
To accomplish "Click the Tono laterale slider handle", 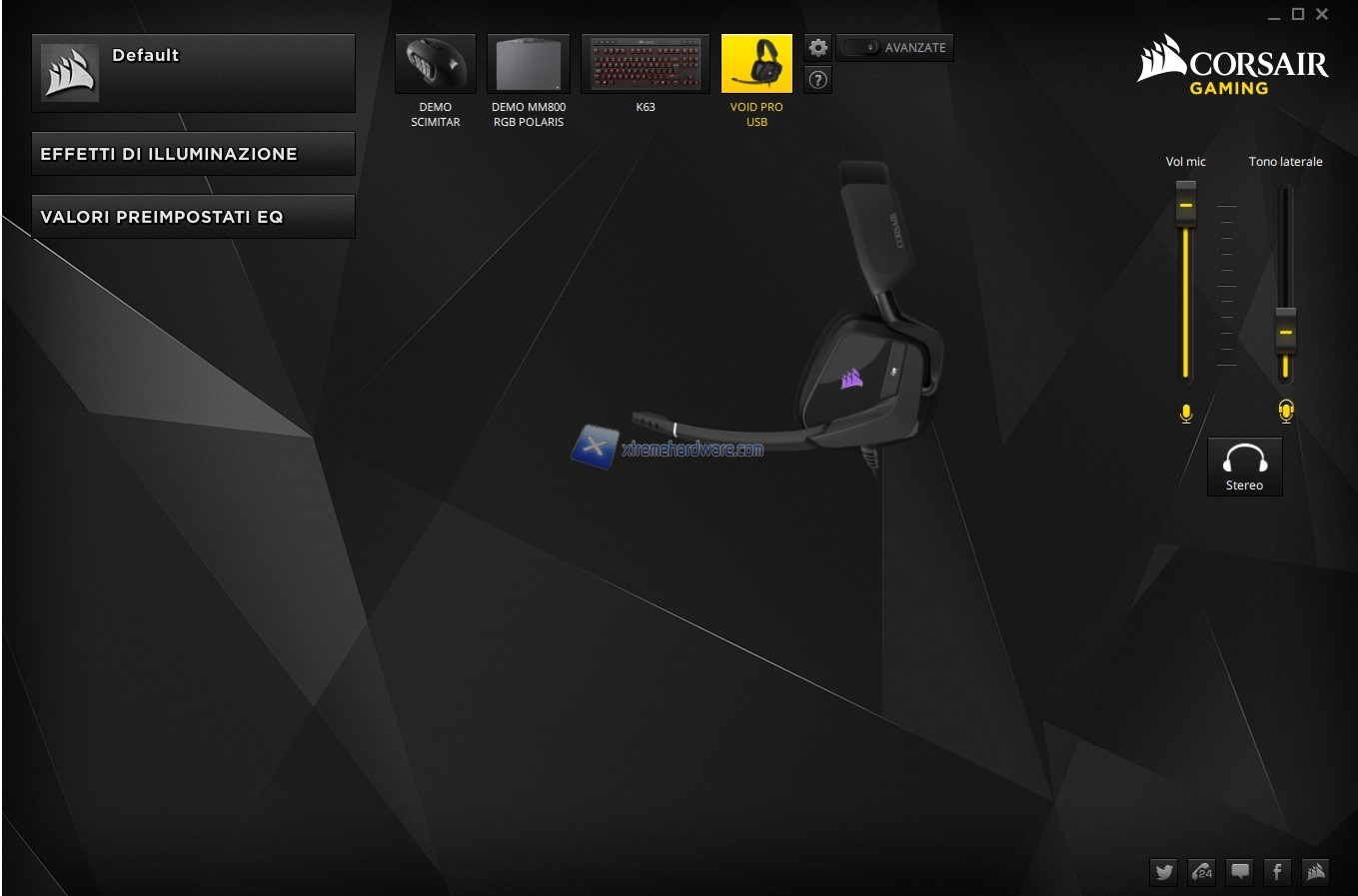I will click(x=1286, y=332).
